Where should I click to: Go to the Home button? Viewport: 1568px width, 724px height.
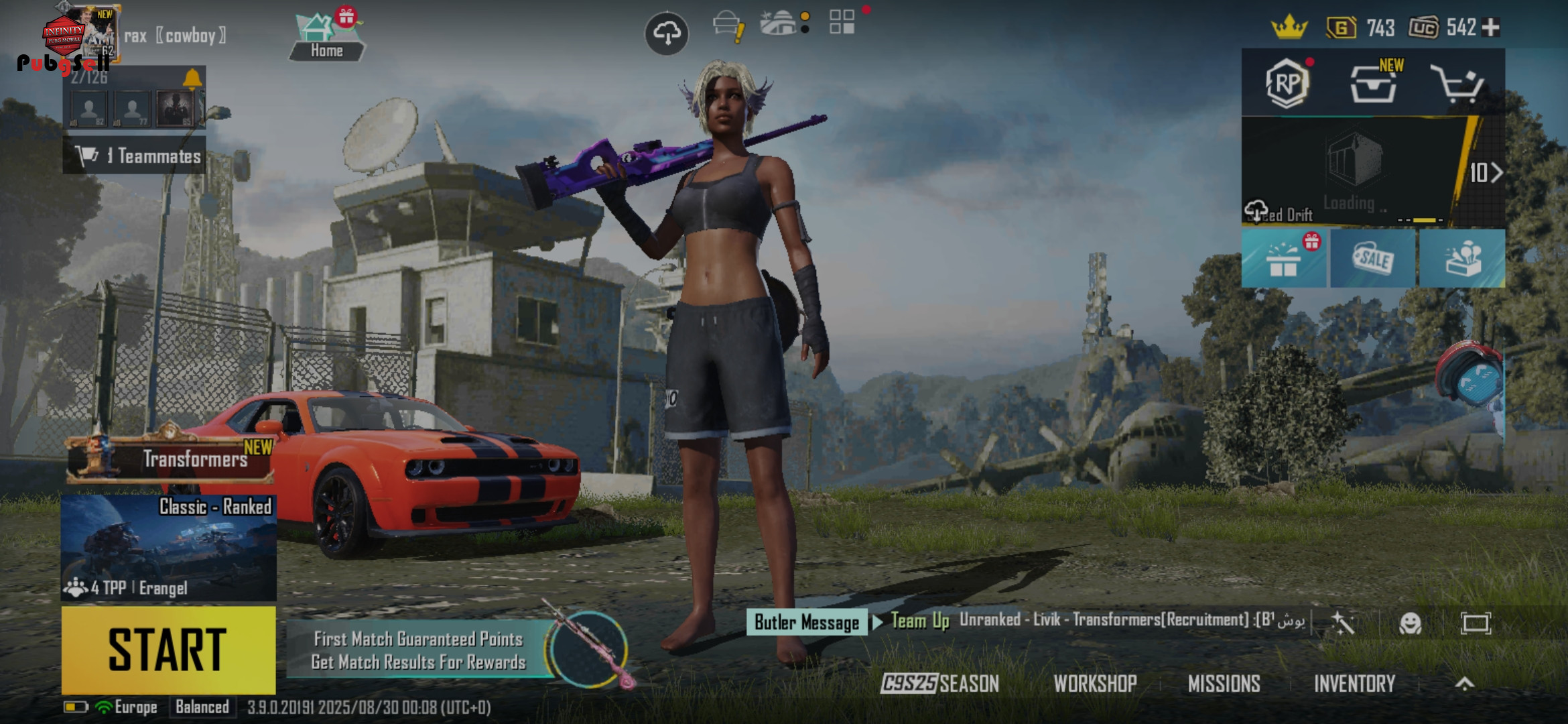326,39
